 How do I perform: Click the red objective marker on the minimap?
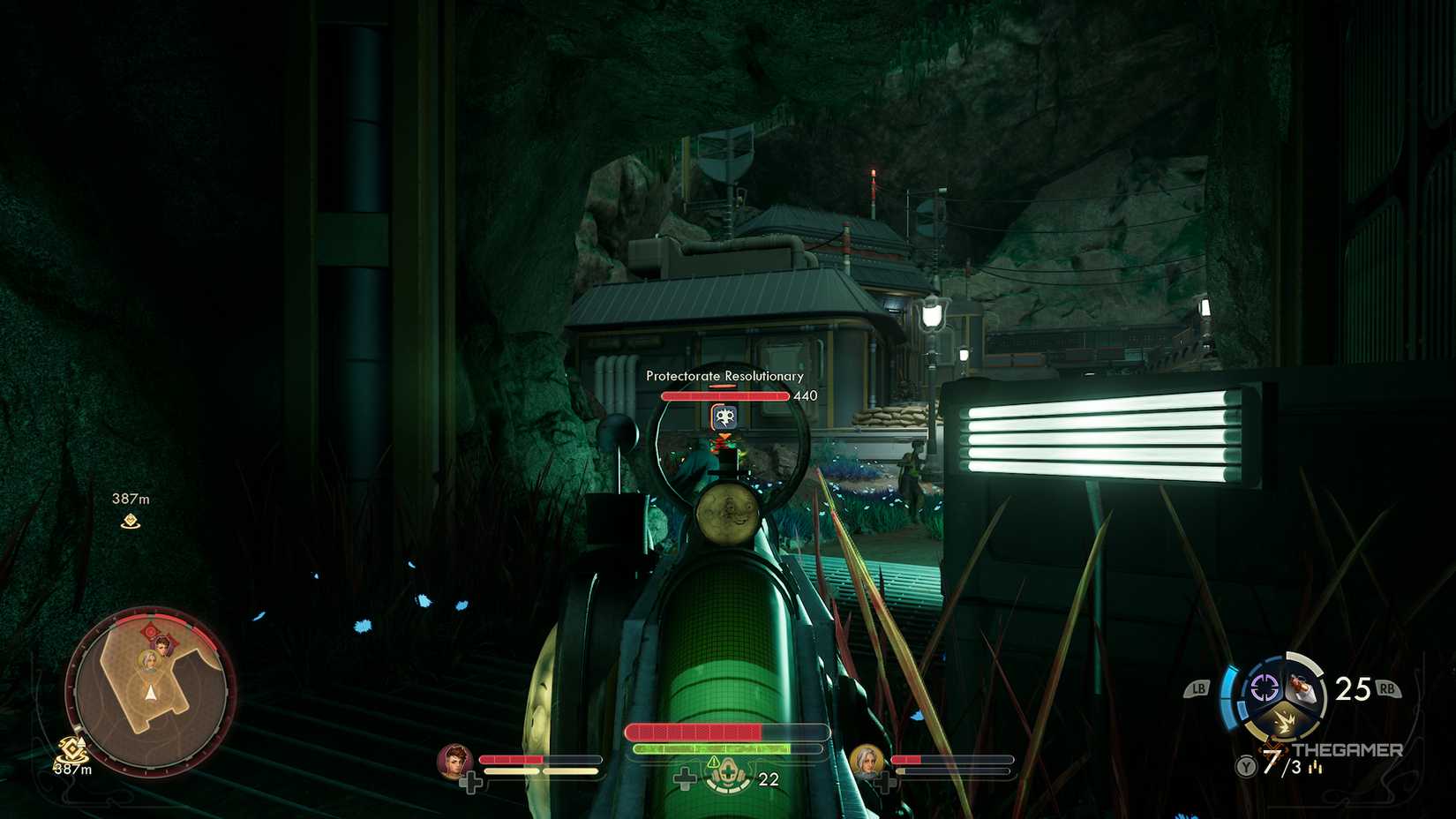[151, 631]
